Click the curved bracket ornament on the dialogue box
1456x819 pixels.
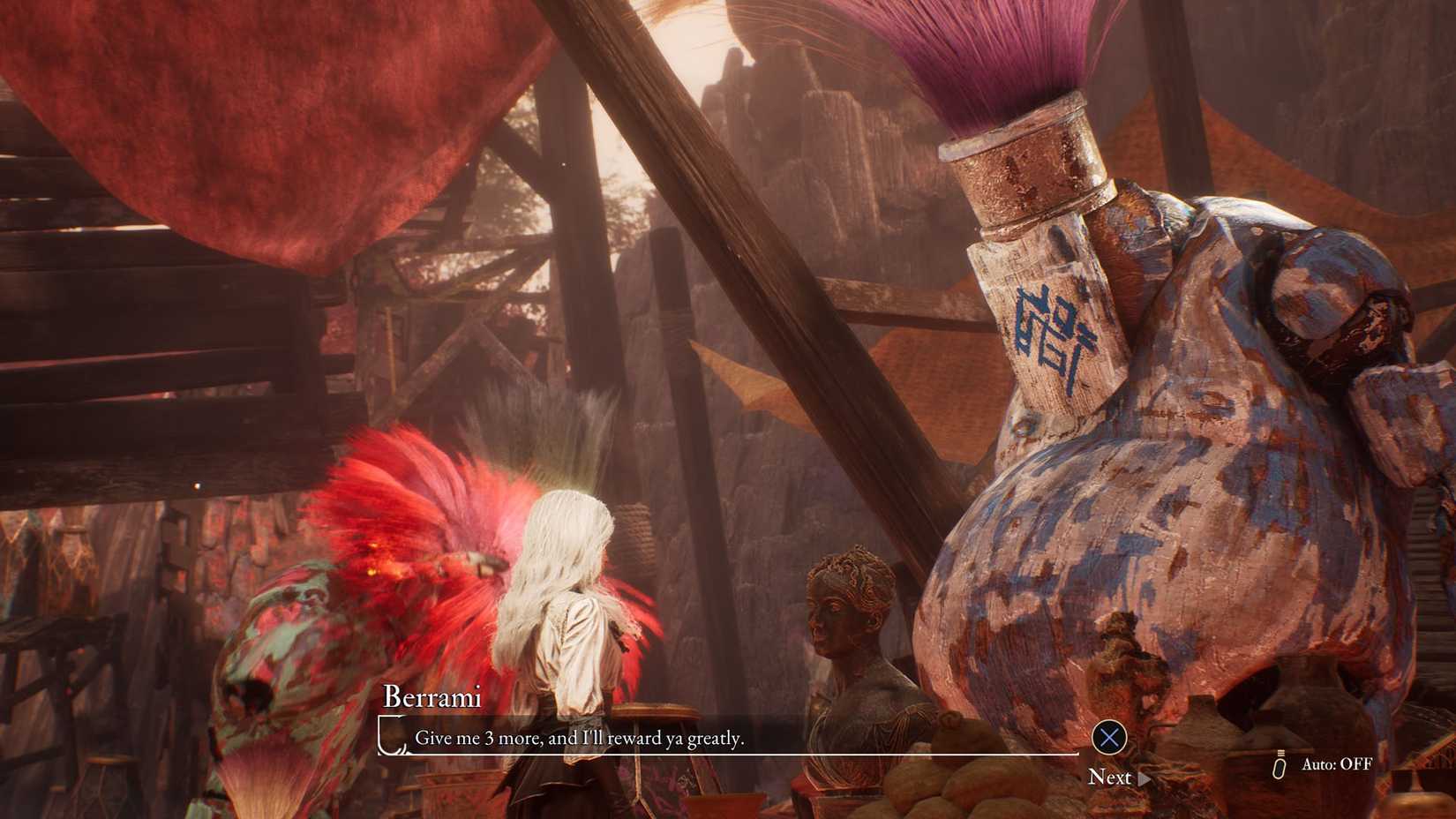[x=391, y=740]
